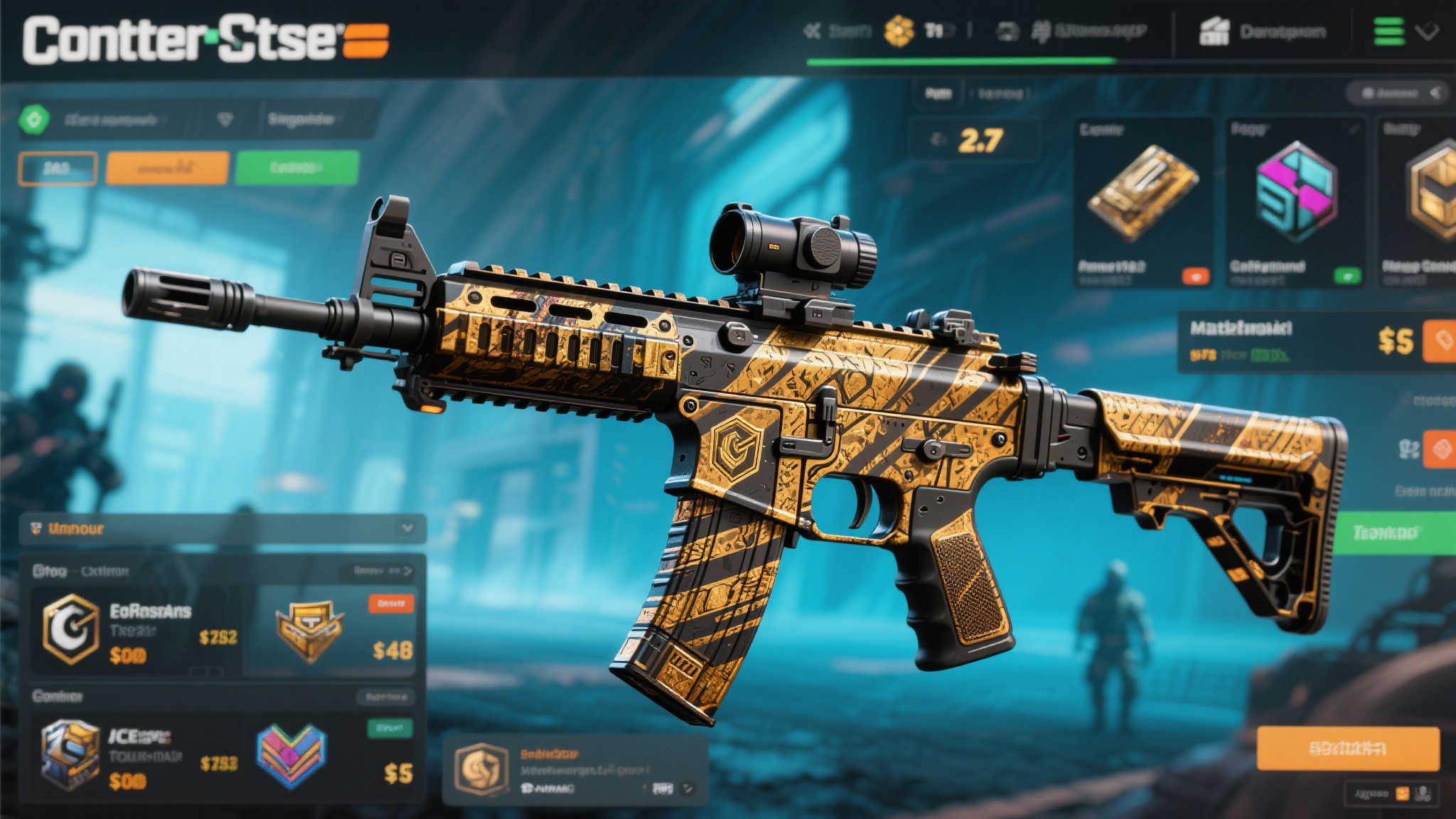The height and width of the screenshot is (819, 1456).
Task: Open the building icon menu in top bar
Action: pyautogui.click(x=1214, y=32)
